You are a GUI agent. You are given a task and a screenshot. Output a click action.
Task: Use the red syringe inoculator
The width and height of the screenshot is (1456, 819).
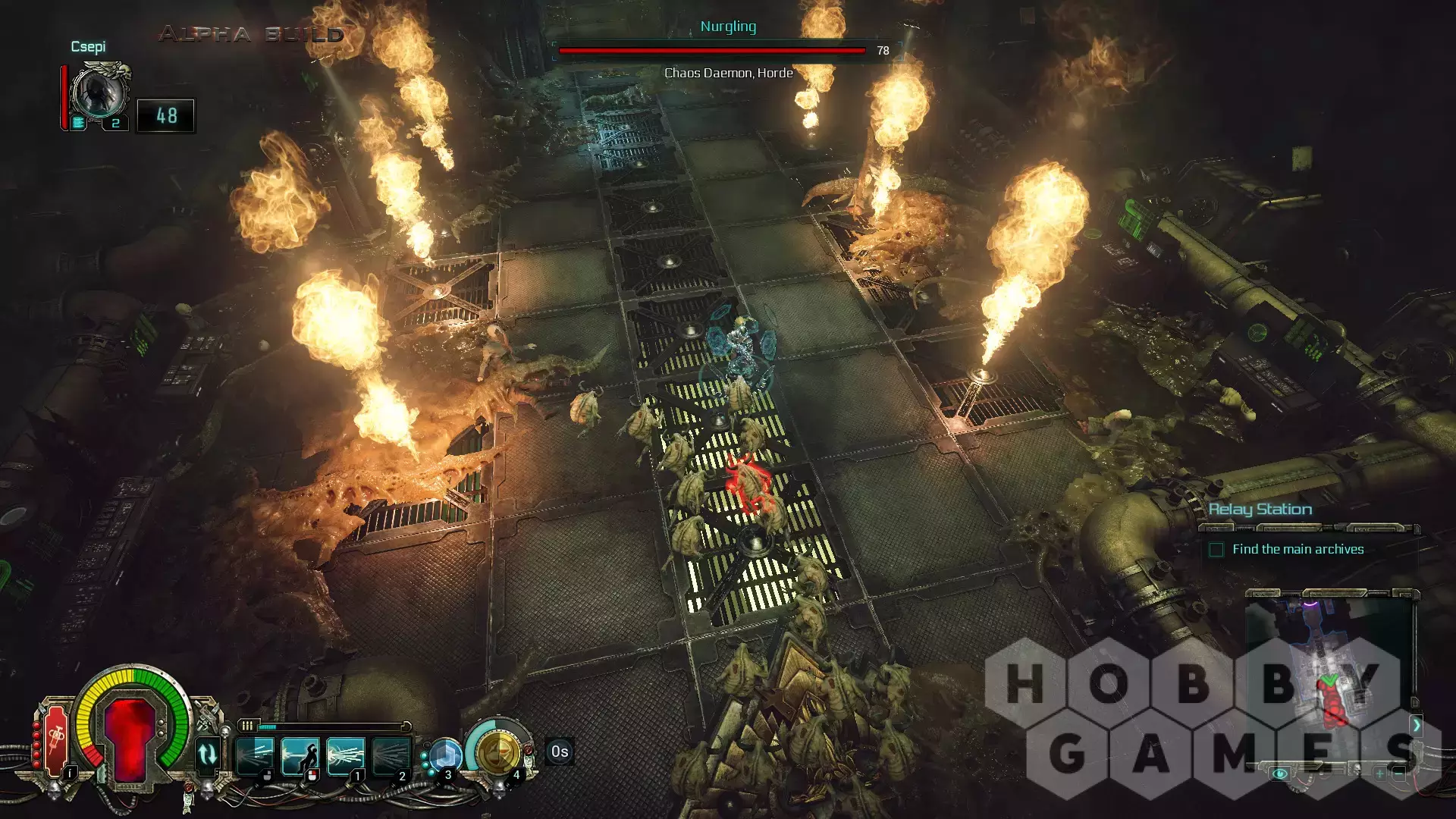(x=55, y=739)
